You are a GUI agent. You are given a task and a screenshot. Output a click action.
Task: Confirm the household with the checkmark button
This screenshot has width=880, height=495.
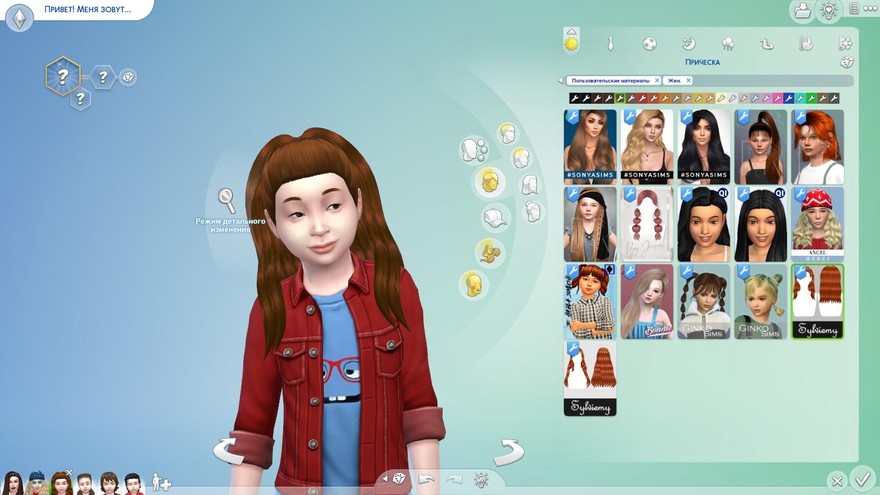(863, 478)
